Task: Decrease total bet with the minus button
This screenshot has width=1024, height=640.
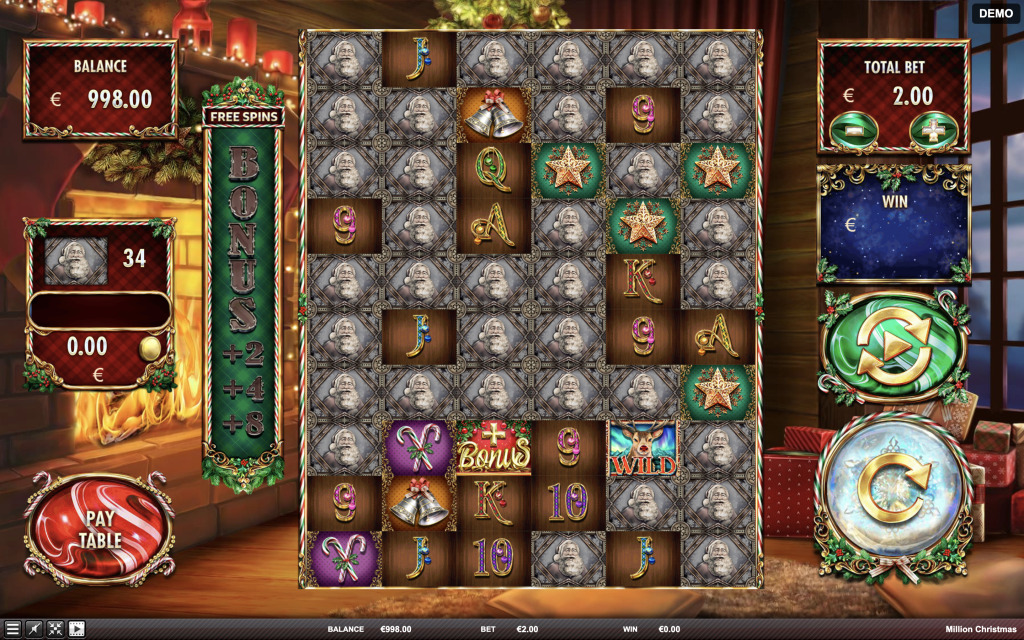Action: click(x=853, y=131)
